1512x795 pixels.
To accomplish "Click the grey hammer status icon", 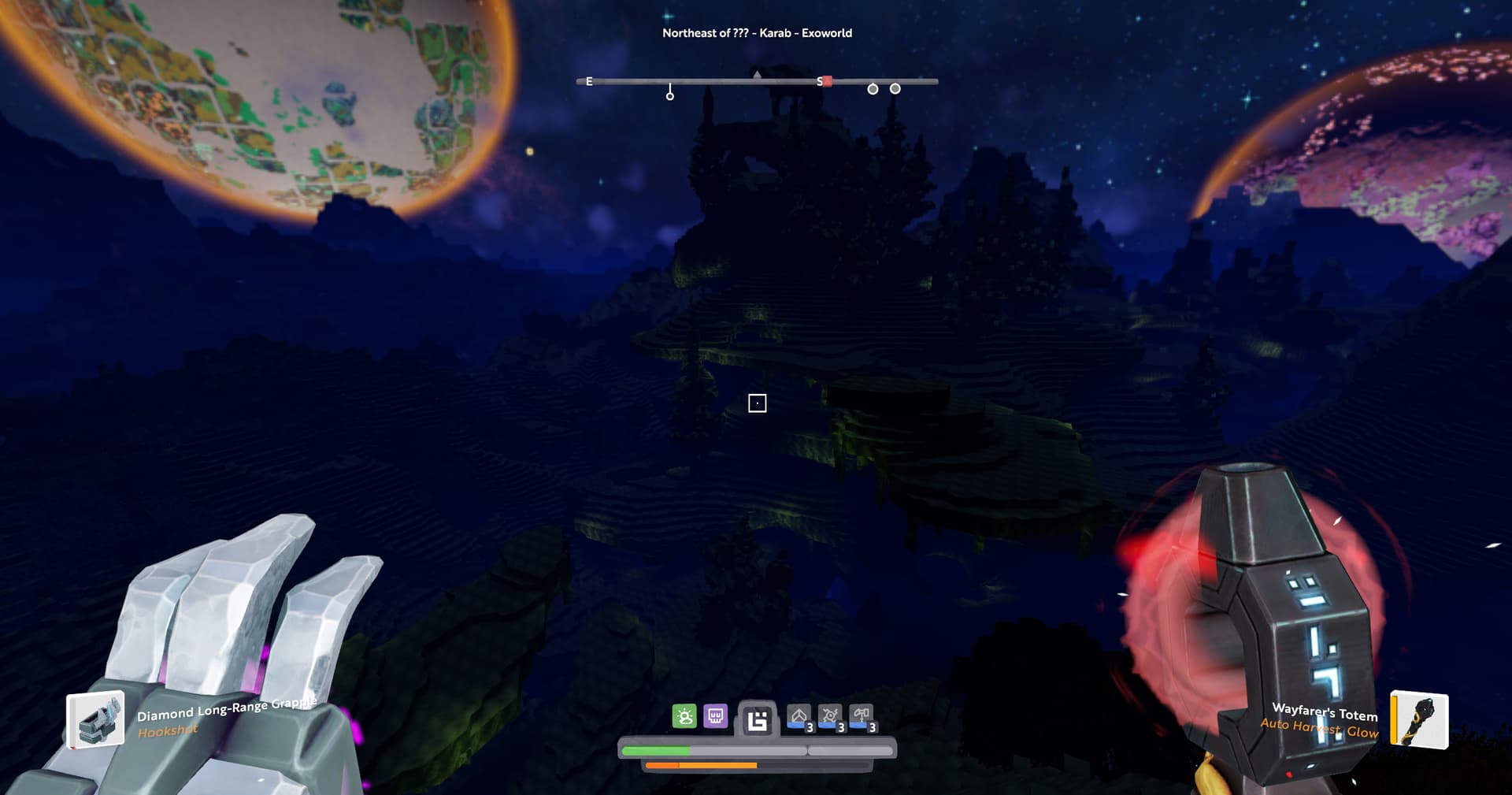I will click(861, 716).
